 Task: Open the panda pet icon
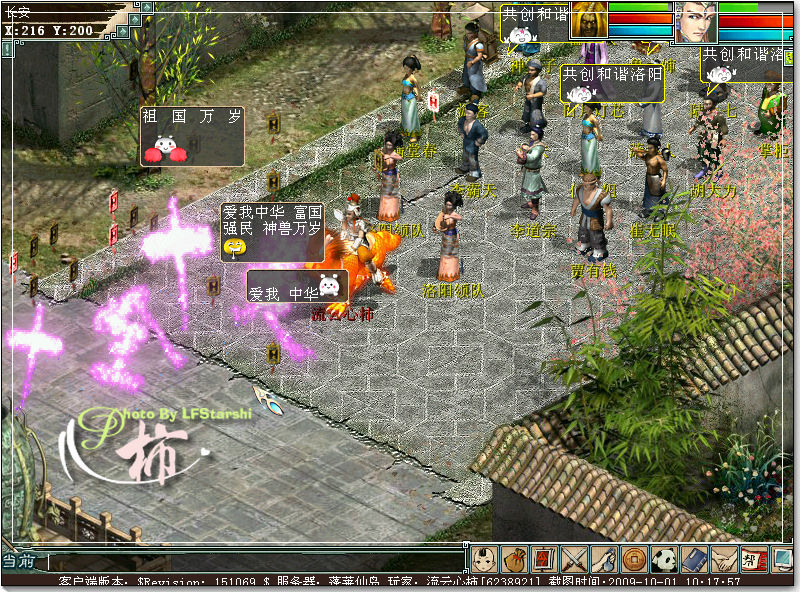coord(664,559)
